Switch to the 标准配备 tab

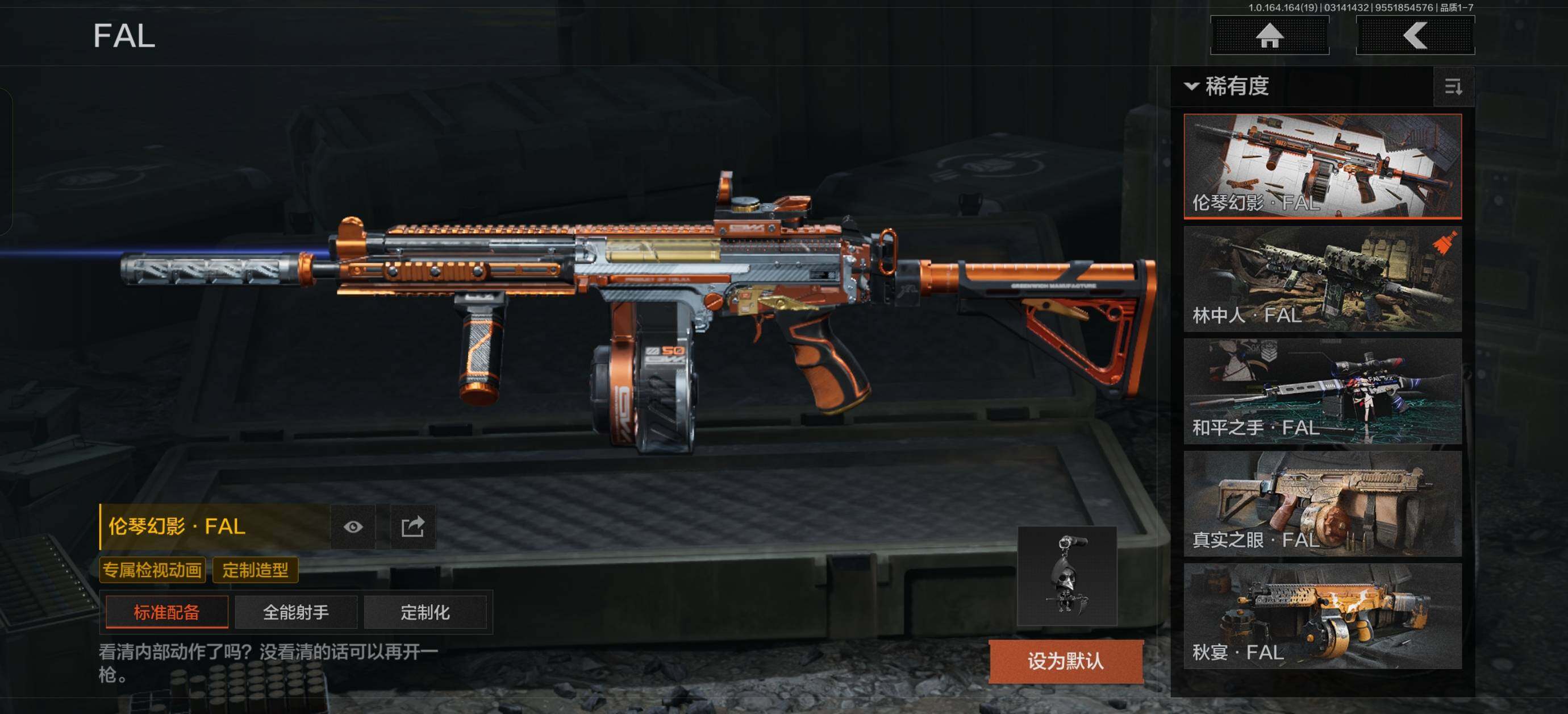point(167,612)
